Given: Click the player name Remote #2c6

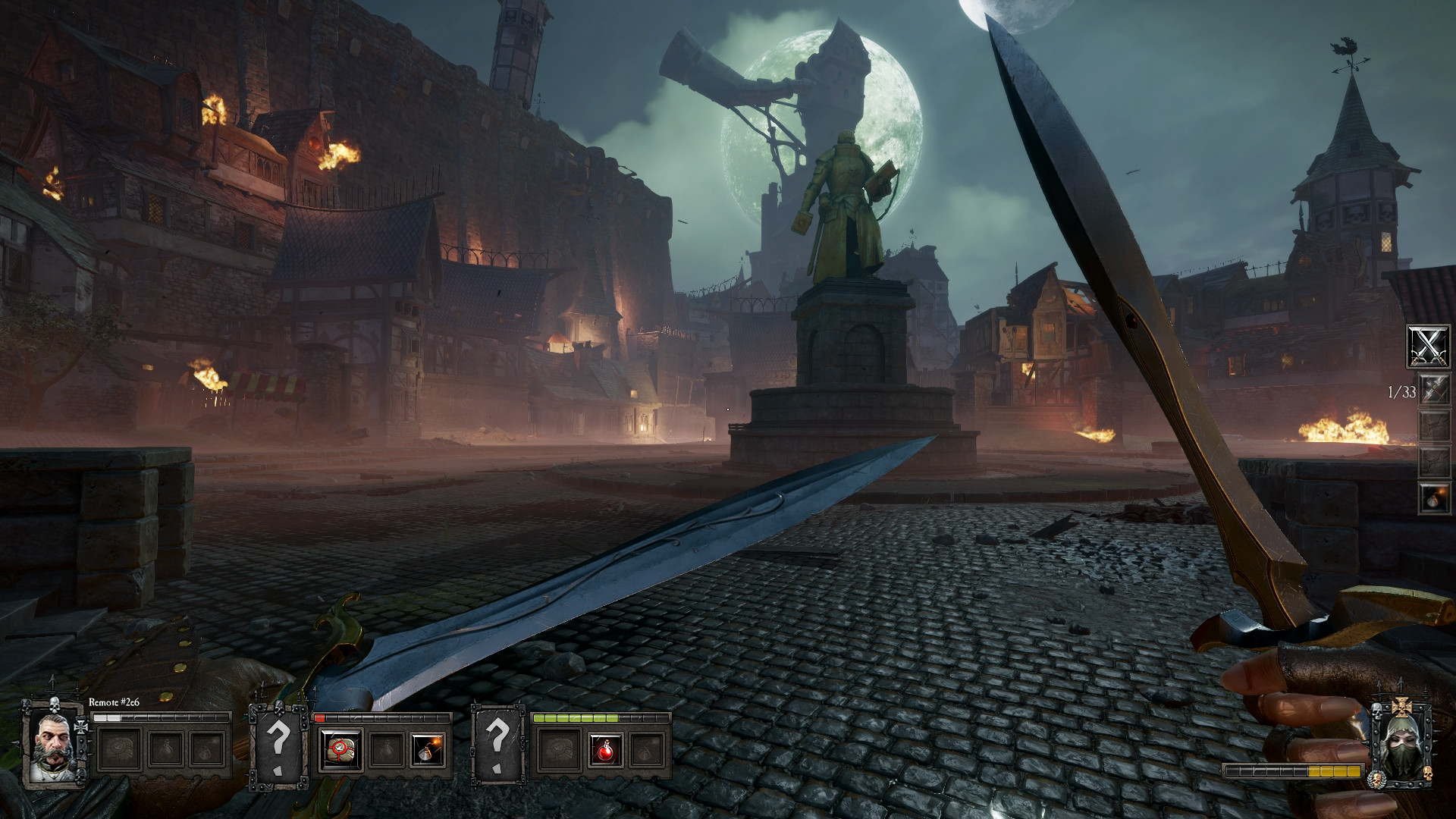Looking at the screenshot, I should pyautogui.click(x=114, y=702).
